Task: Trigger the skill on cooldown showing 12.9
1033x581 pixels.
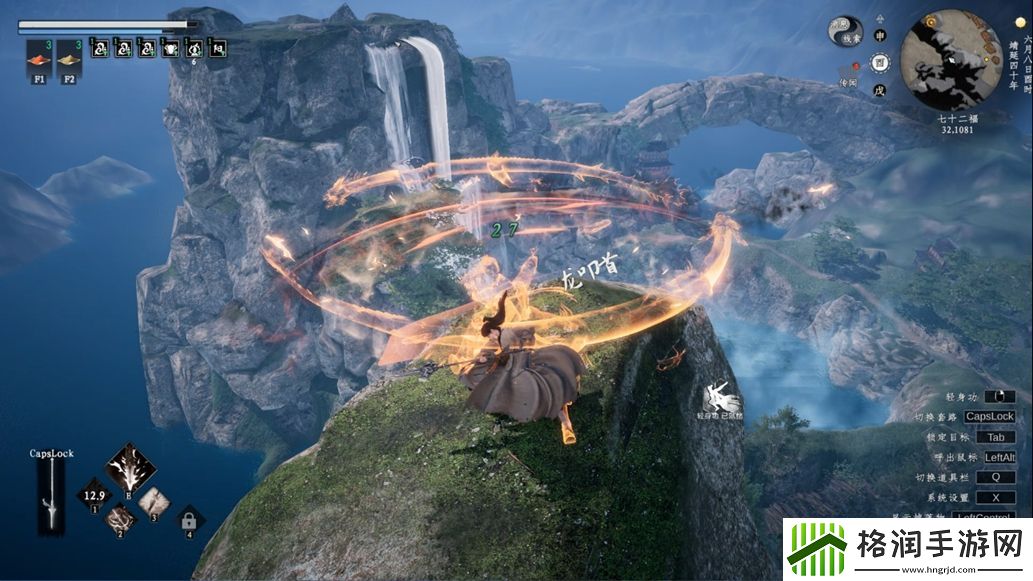Action: [x=95, y=495]
